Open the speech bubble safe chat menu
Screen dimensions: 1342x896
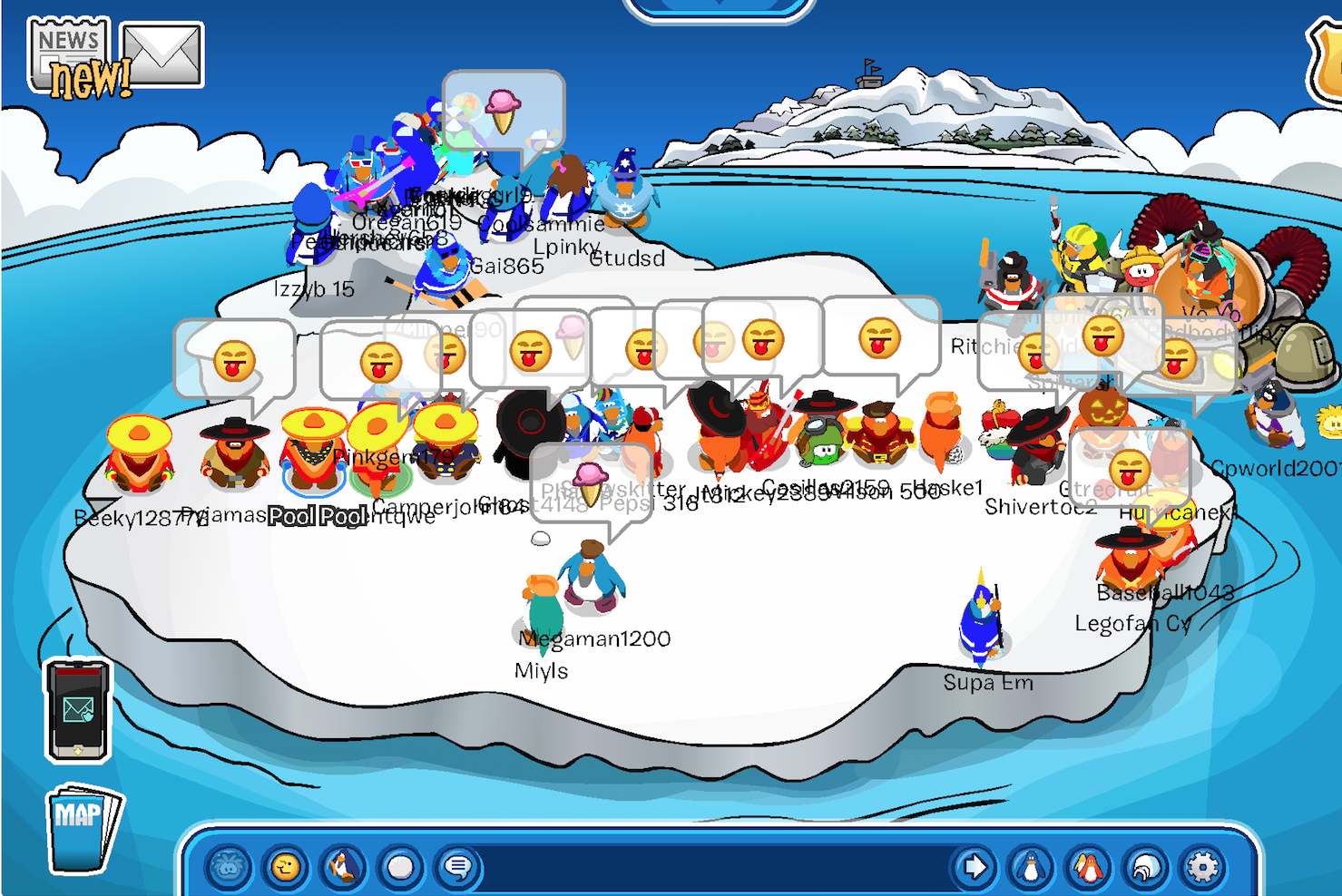(x=457, y=868)
